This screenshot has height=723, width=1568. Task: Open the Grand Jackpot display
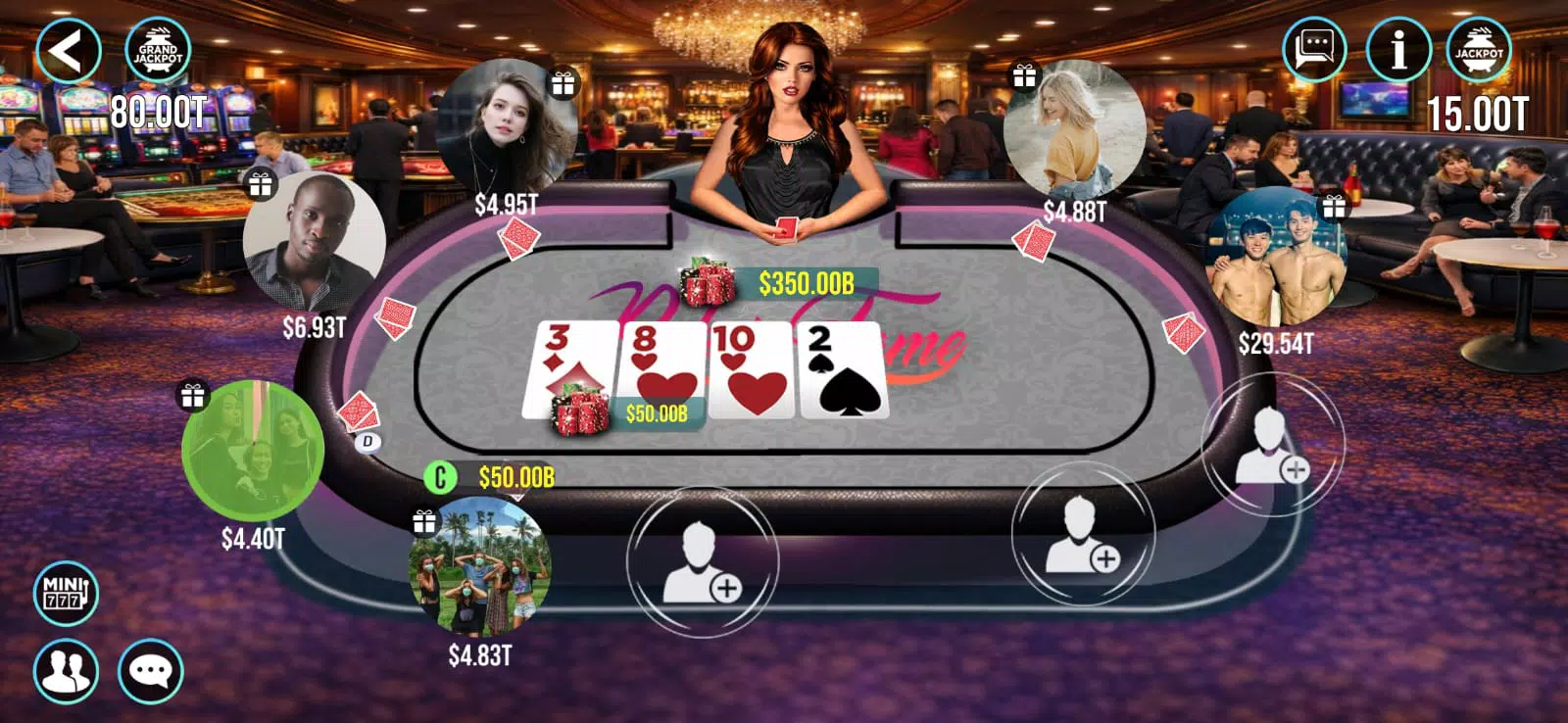157,47
